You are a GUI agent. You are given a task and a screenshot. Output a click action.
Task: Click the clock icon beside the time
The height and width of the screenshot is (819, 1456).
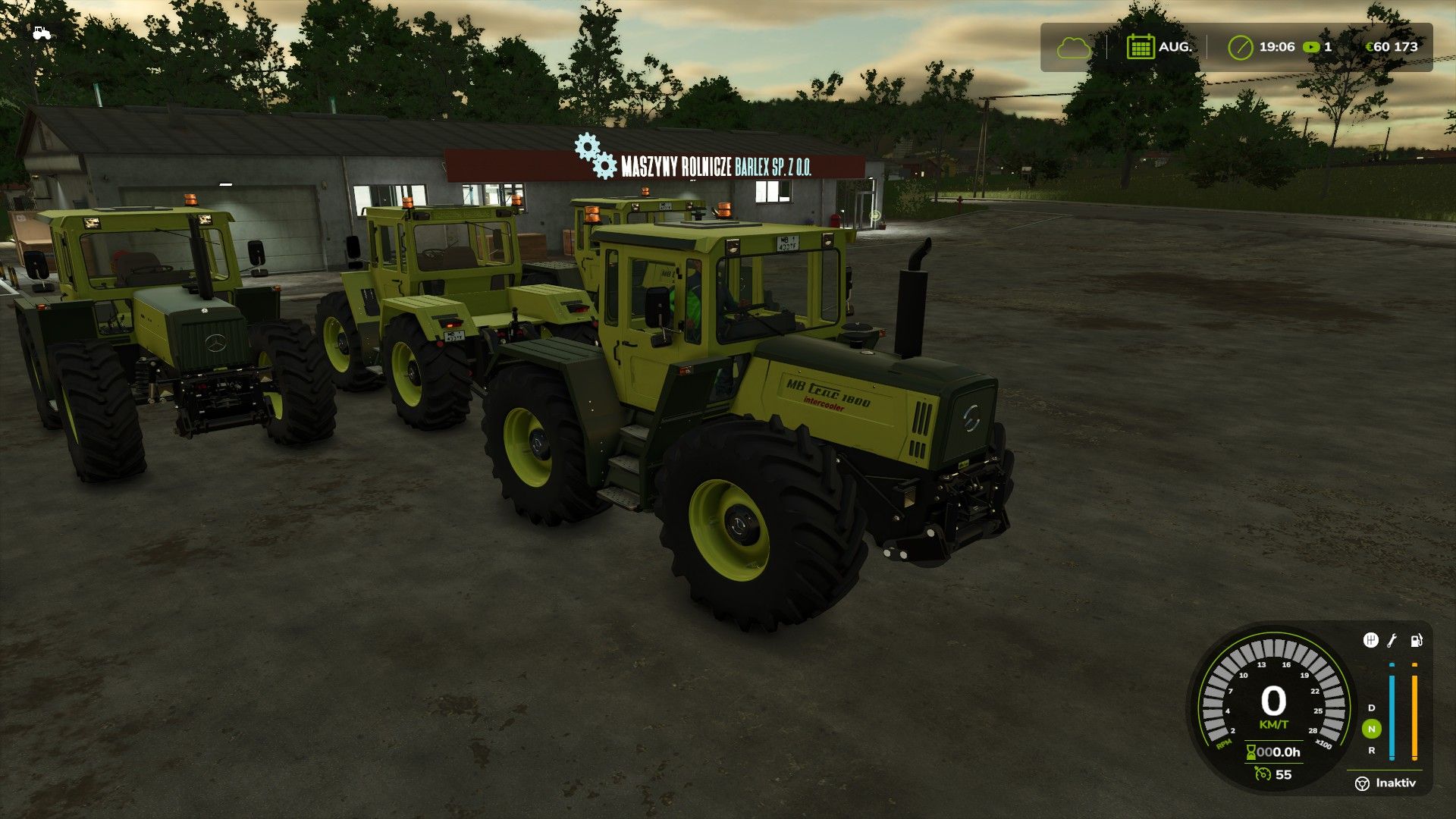click(x=1241, y=47)
